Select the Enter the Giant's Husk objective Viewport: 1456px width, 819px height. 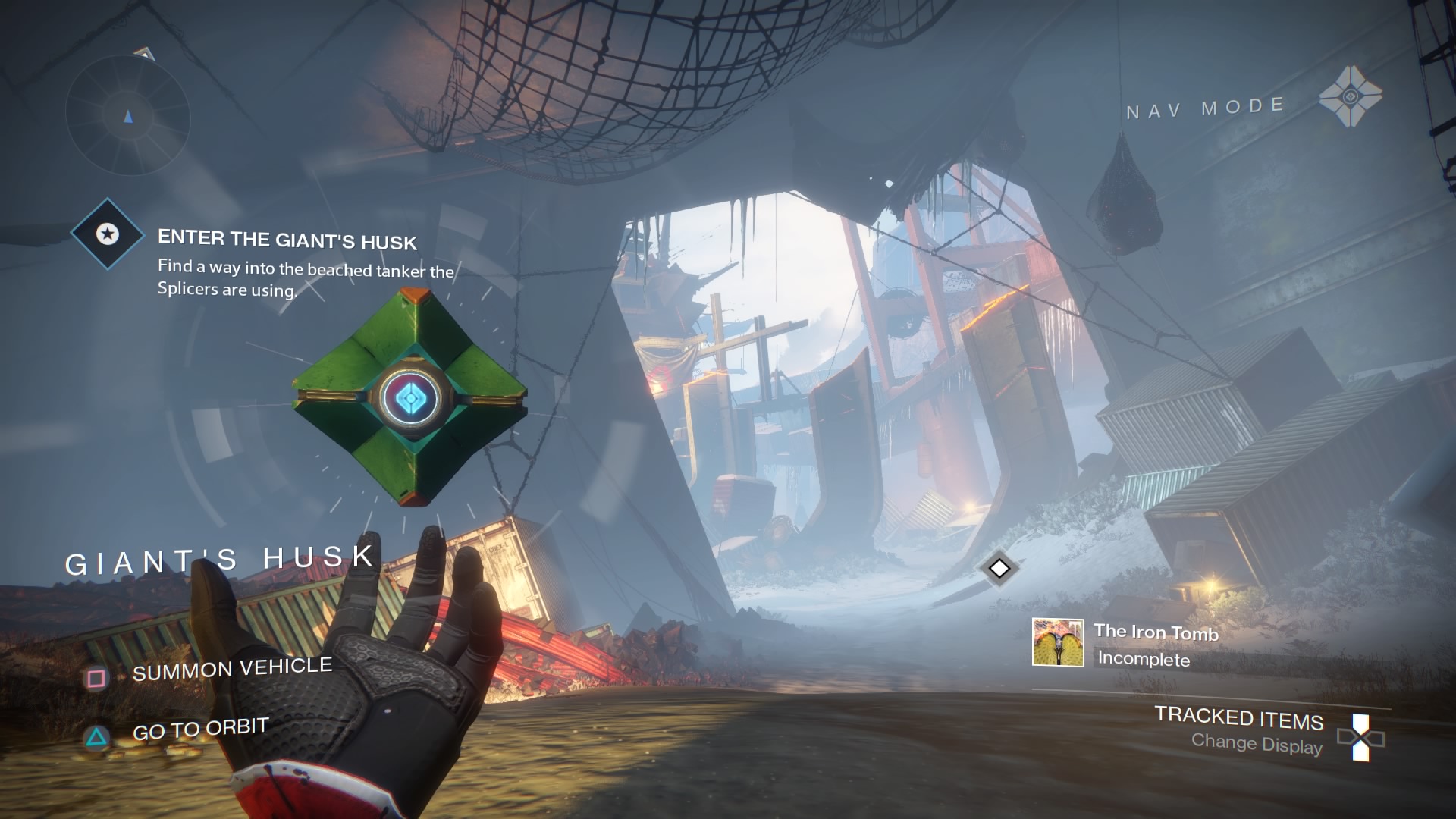287,240
